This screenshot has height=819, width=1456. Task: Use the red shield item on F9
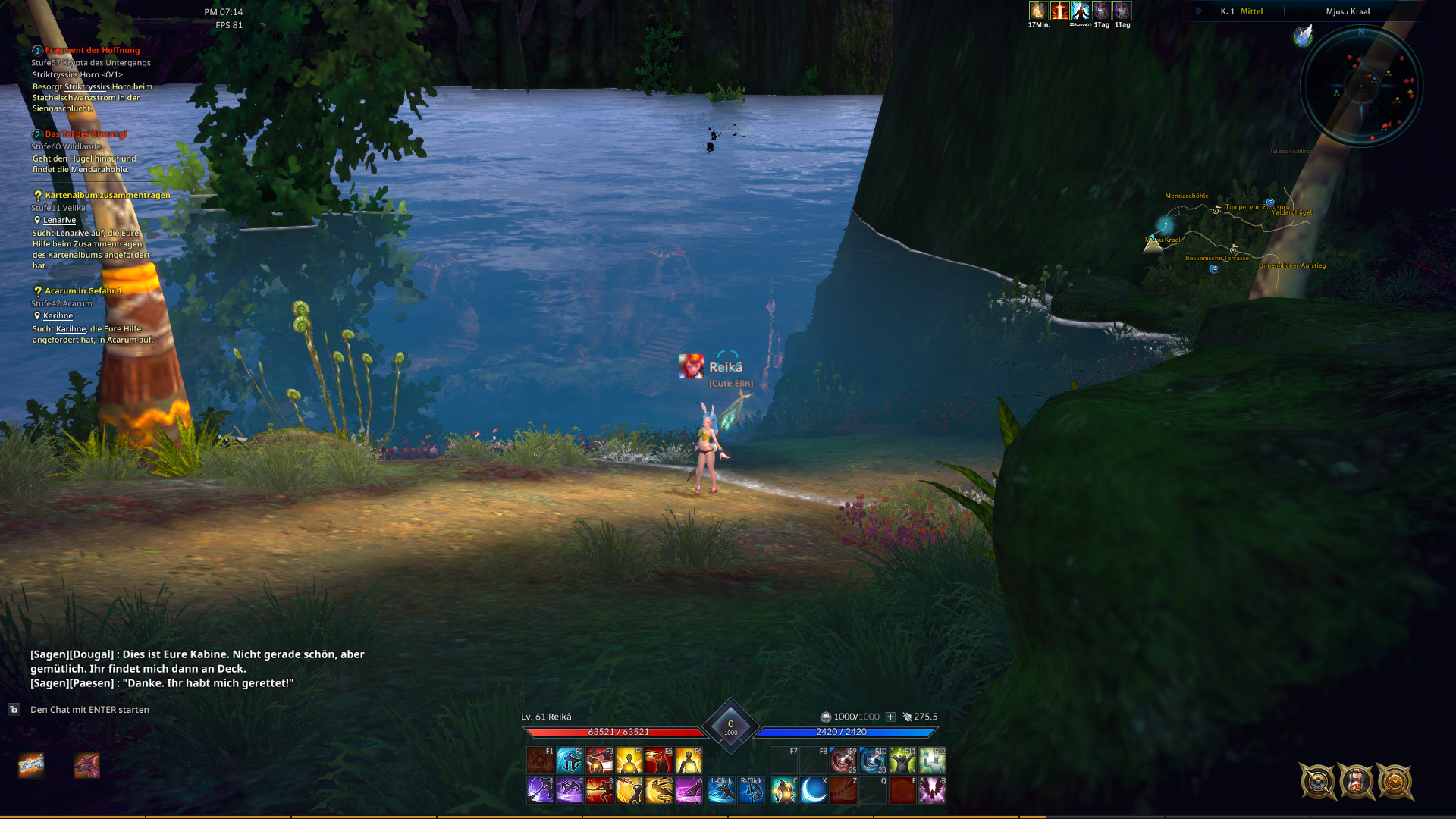tap(843, 760)
